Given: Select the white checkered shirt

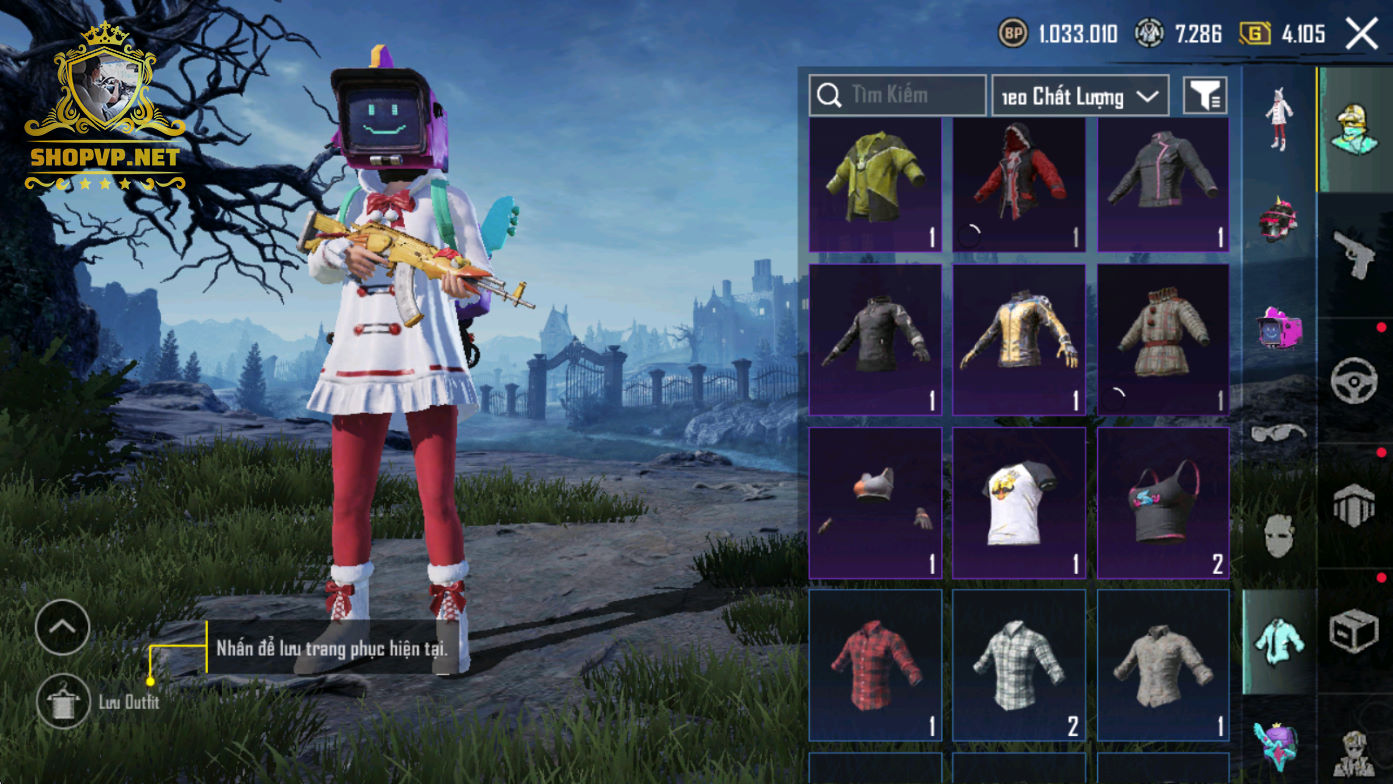Looking at the screenshot, I should [x=1019, y=665].
